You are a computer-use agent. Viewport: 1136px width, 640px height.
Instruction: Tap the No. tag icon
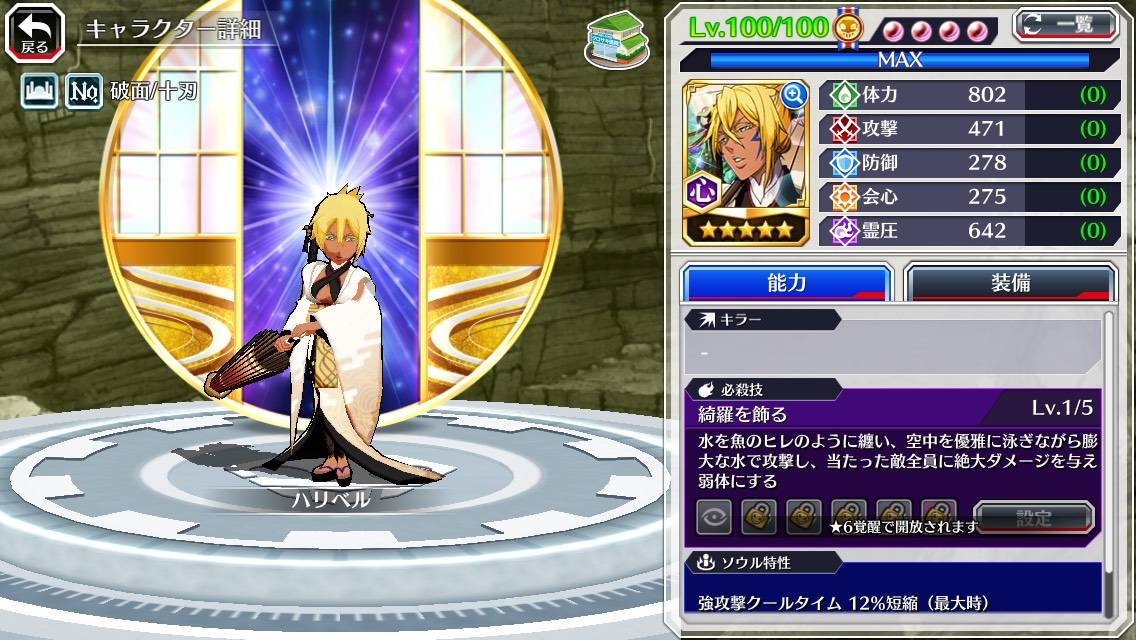tap(84, 93)
